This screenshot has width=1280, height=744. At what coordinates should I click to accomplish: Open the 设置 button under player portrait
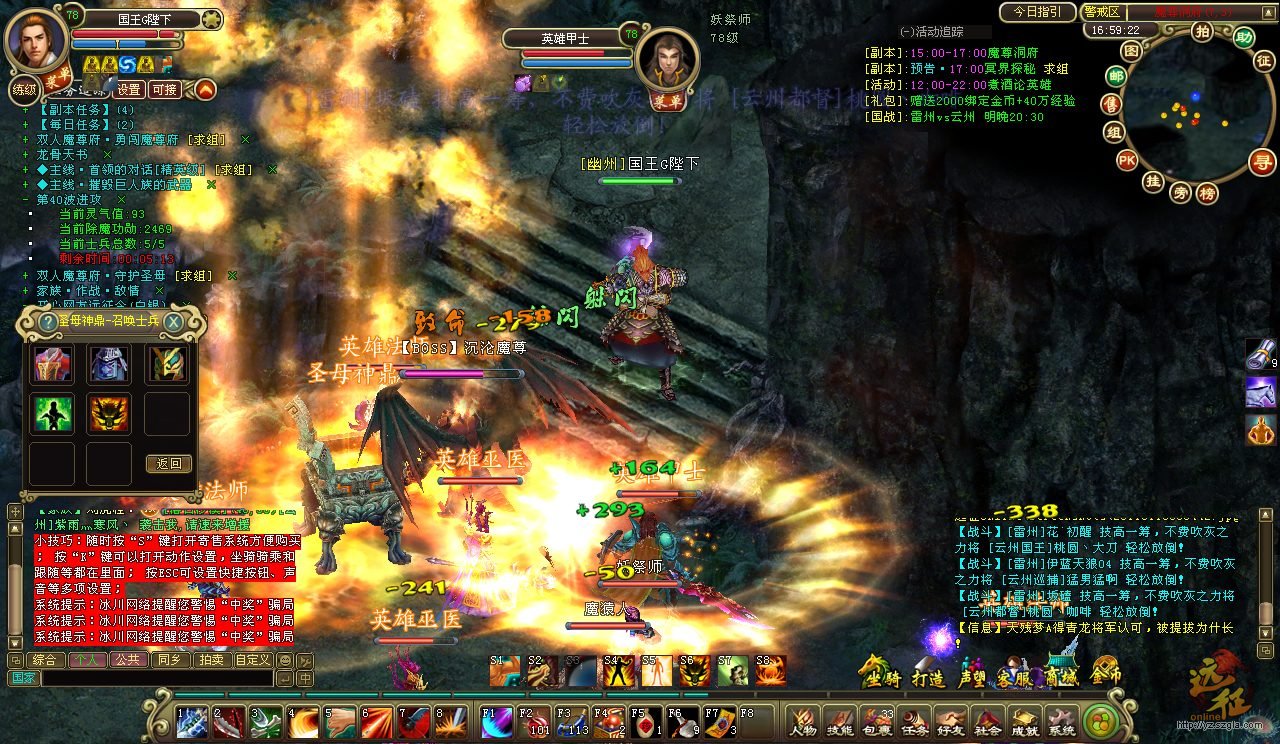click(x=129, y=89)
